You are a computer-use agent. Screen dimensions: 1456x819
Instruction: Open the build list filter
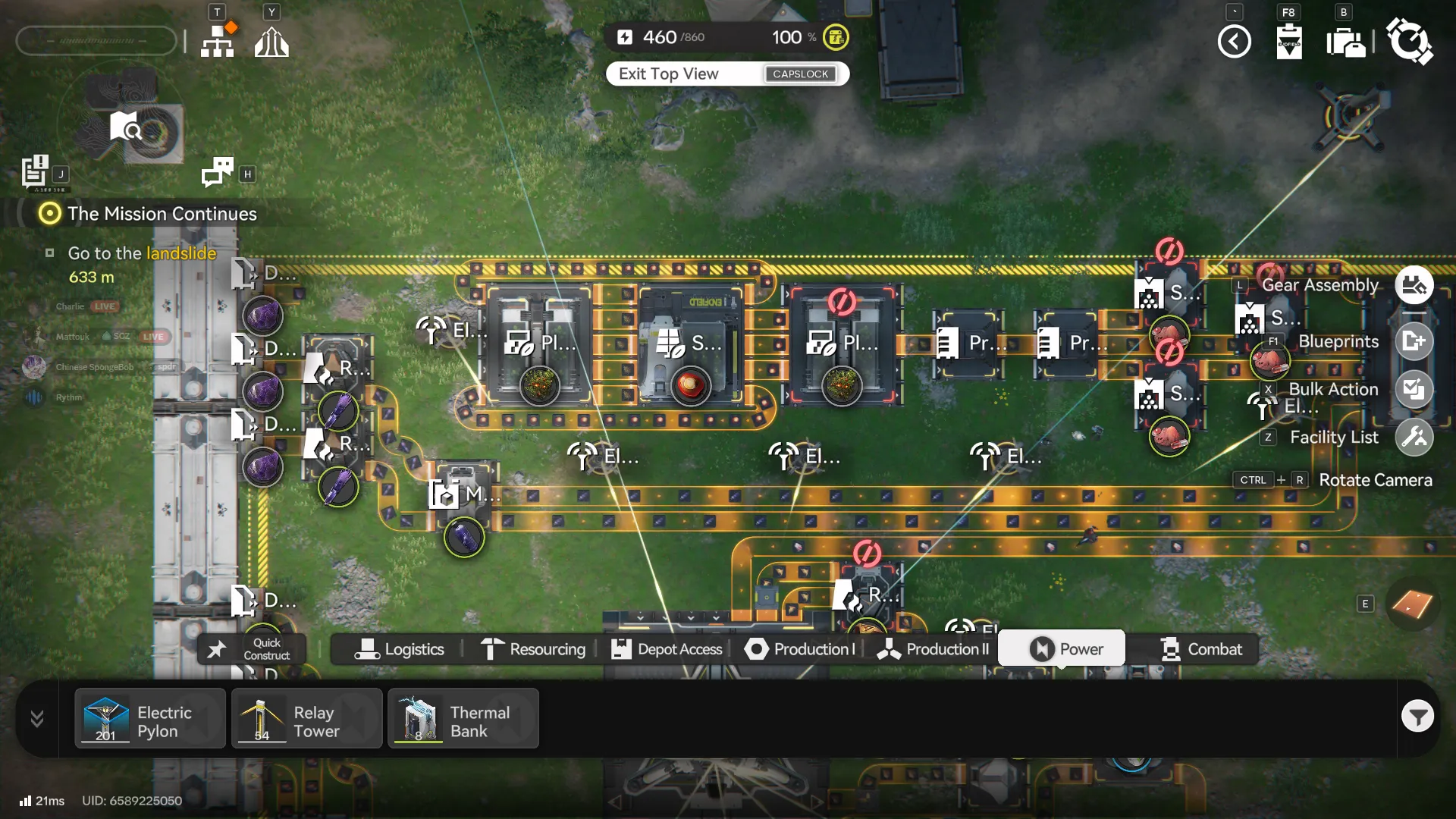[x=1417, y=716]
